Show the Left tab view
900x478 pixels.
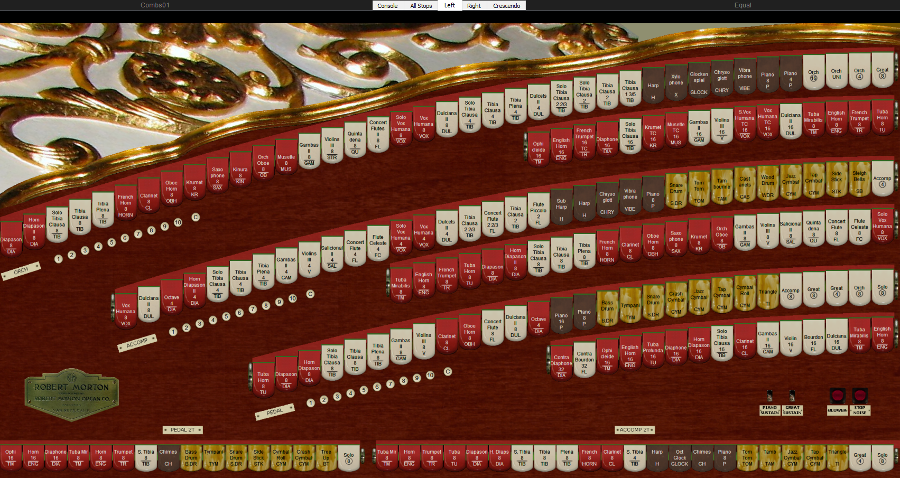pos(450,5)
